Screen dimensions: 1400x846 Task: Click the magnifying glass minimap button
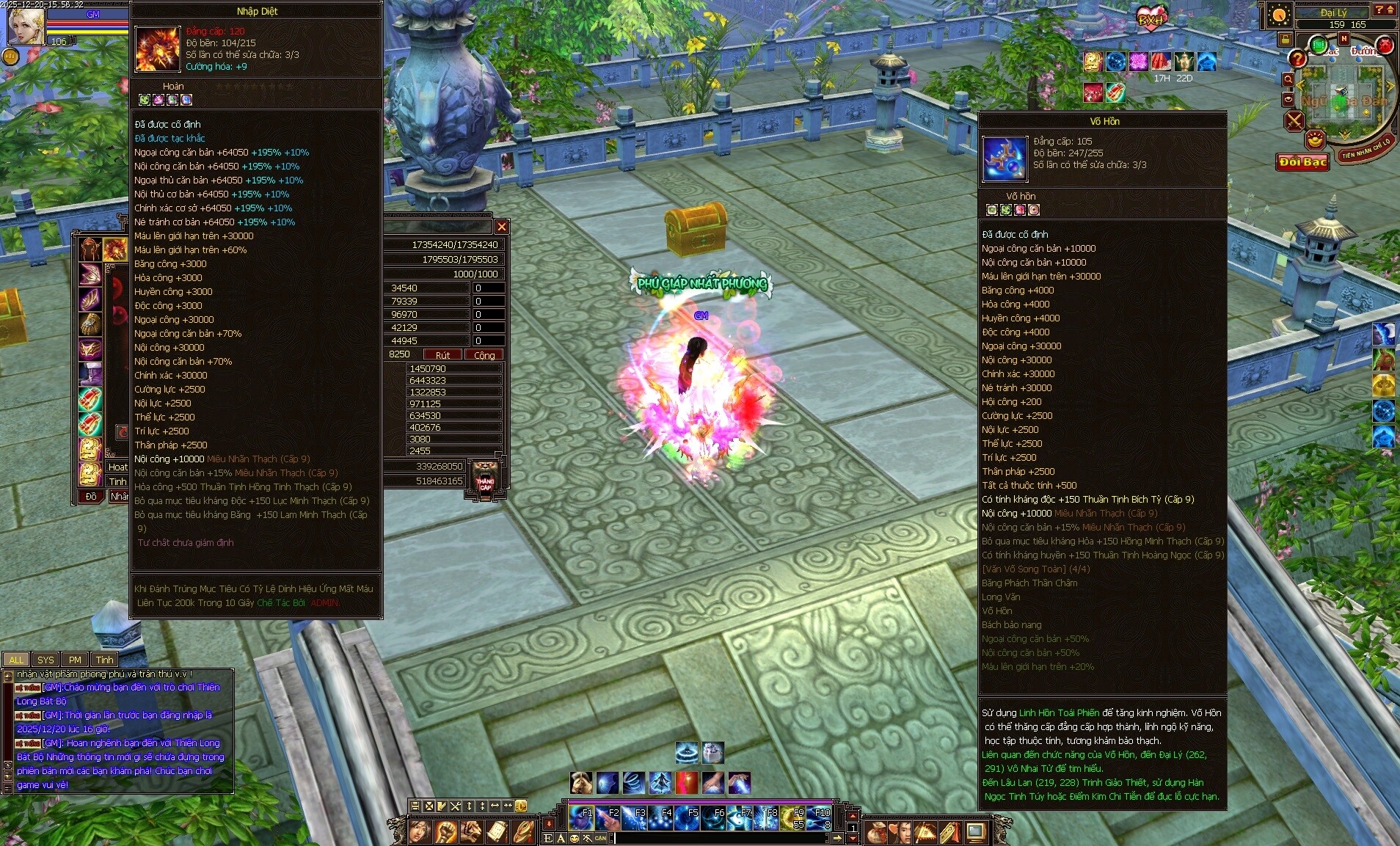pos(1288,79)
